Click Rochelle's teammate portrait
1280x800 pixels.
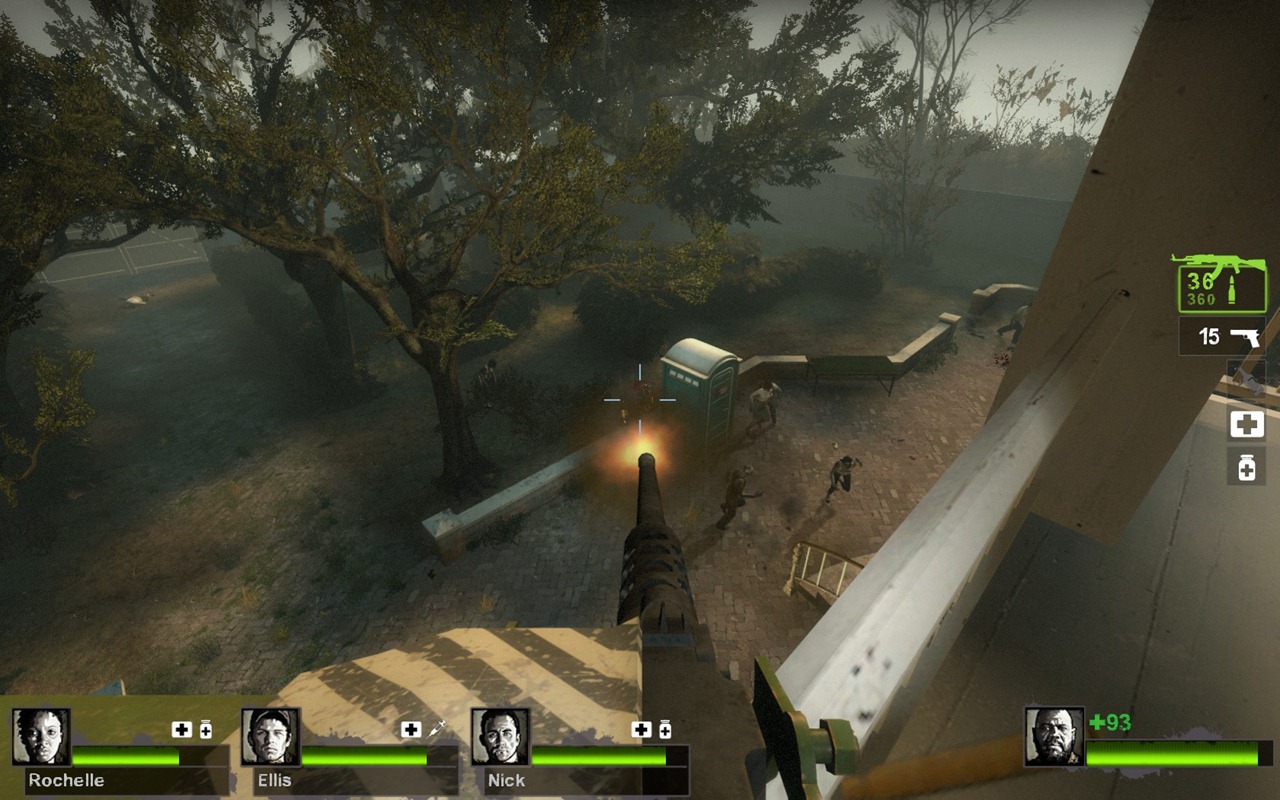pyautogui.click(x=41, y=737)
